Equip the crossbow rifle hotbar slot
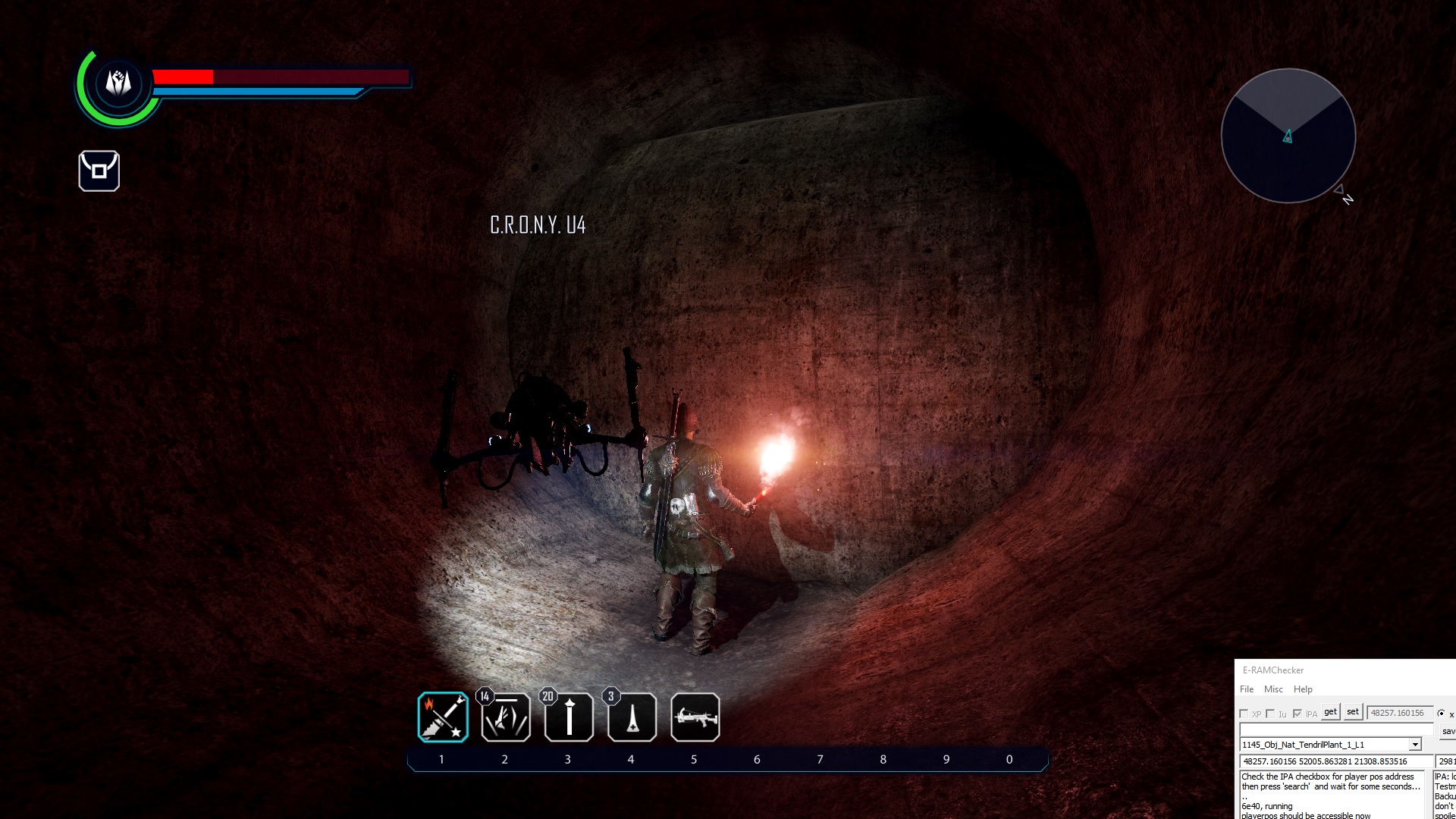1456x819 pixels. [695, 717]
